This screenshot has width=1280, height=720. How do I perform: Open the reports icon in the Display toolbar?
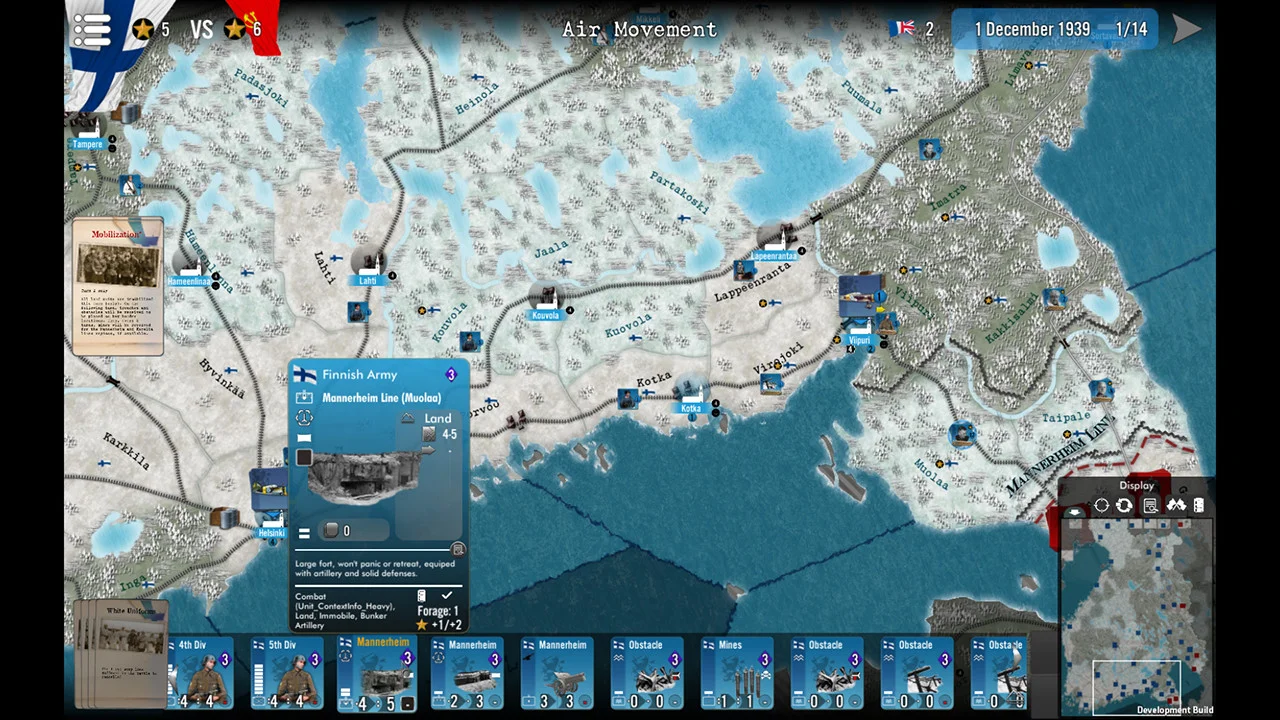pyautogui.click(x=1151, y=505)
